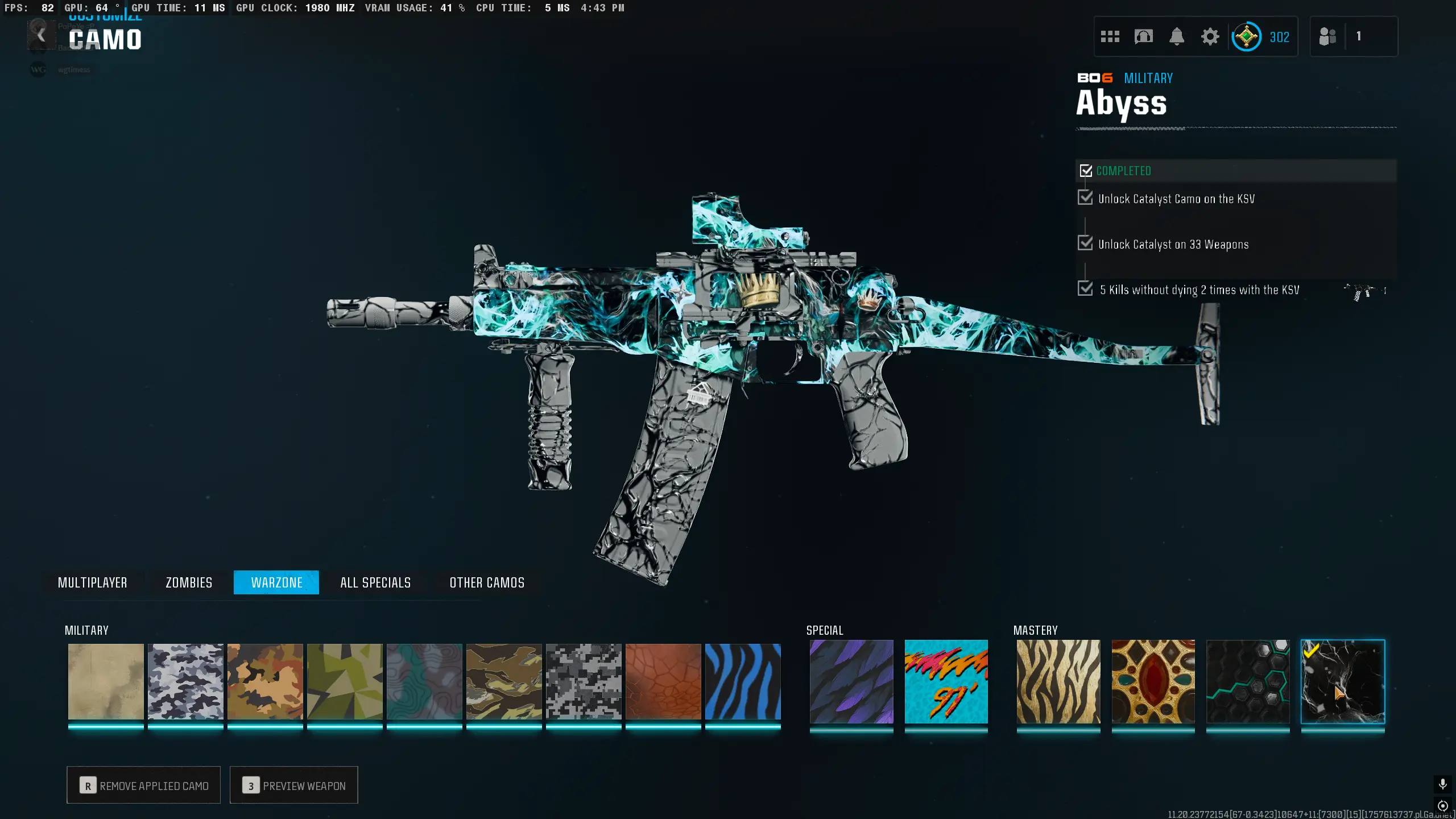Remove the applied camo
1456x819 pixels.
coord(143,785)
